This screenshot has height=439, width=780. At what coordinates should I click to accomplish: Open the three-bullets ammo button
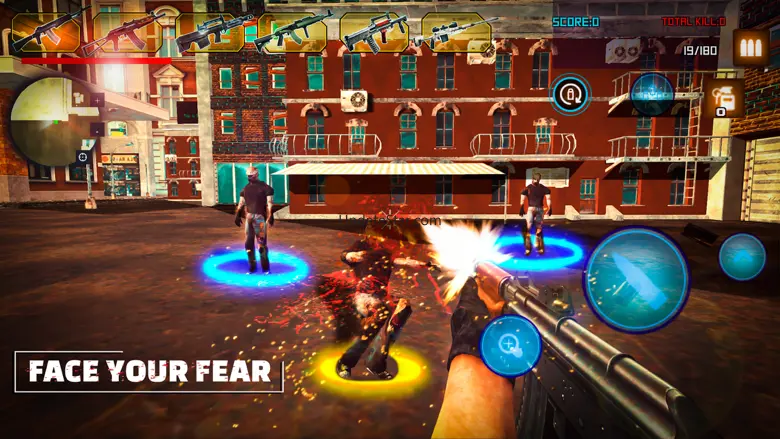(x=750, y=48)
